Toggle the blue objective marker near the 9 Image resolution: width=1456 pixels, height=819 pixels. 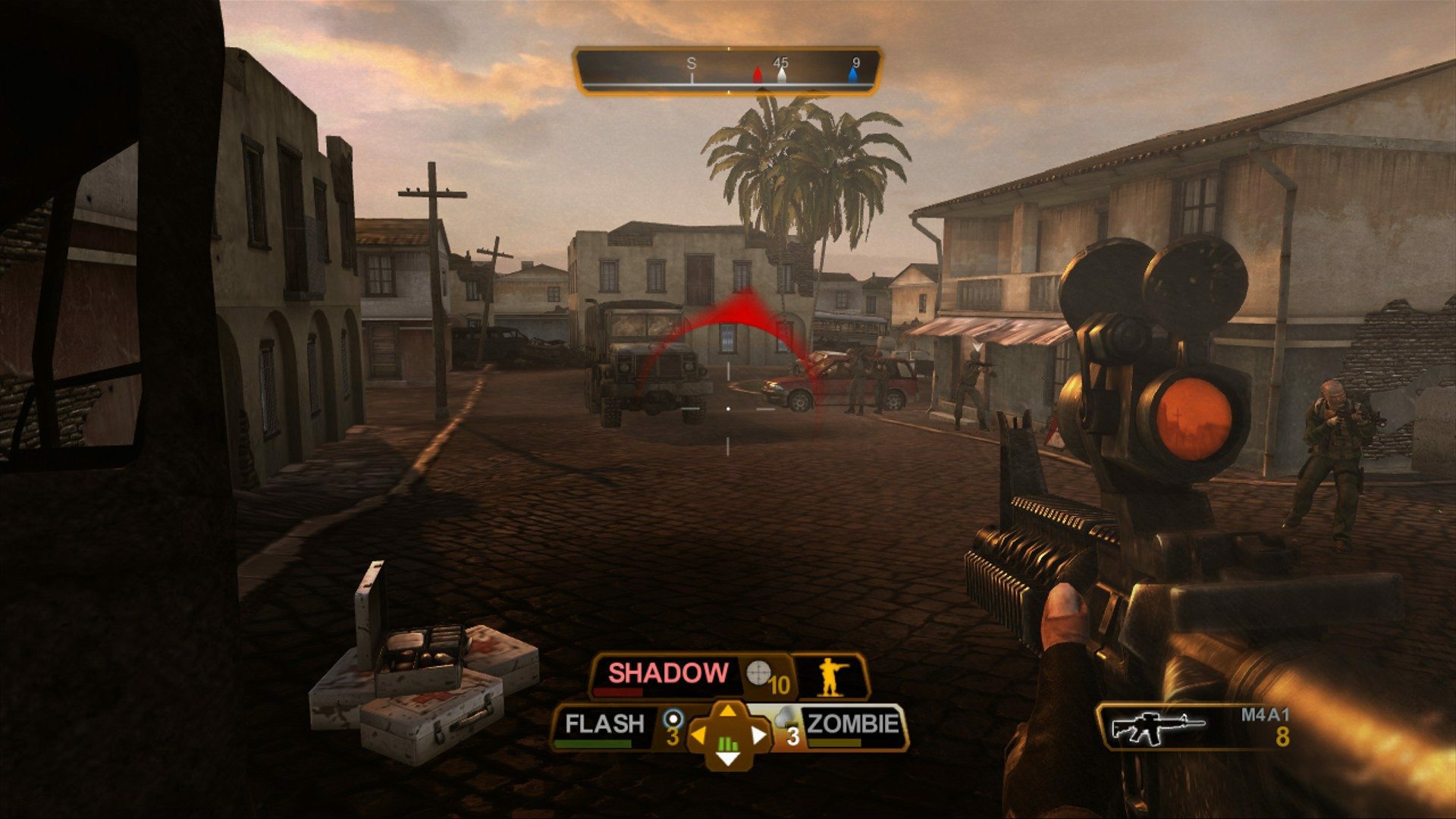click(x=853, y=76)
